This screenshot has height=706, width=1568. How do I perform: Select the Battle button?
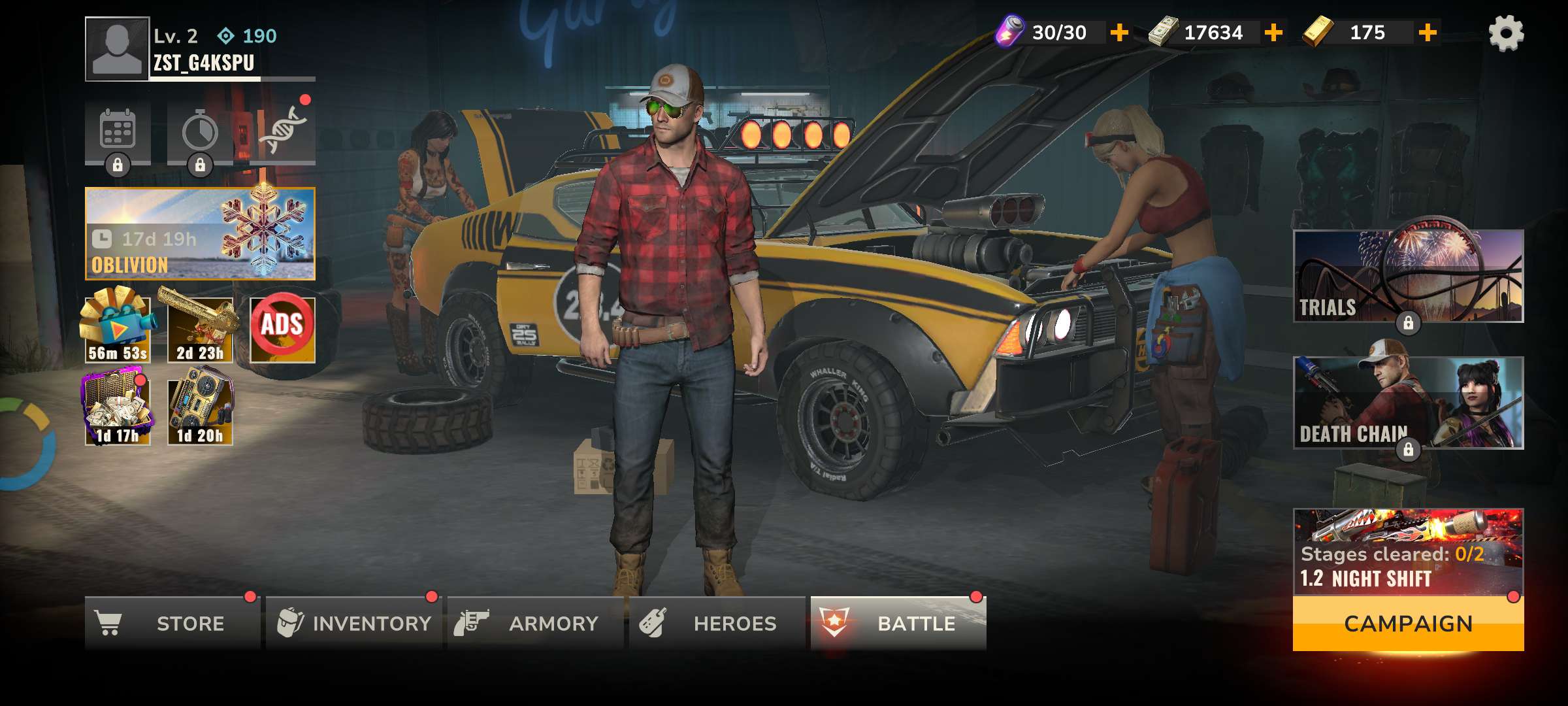898,624
